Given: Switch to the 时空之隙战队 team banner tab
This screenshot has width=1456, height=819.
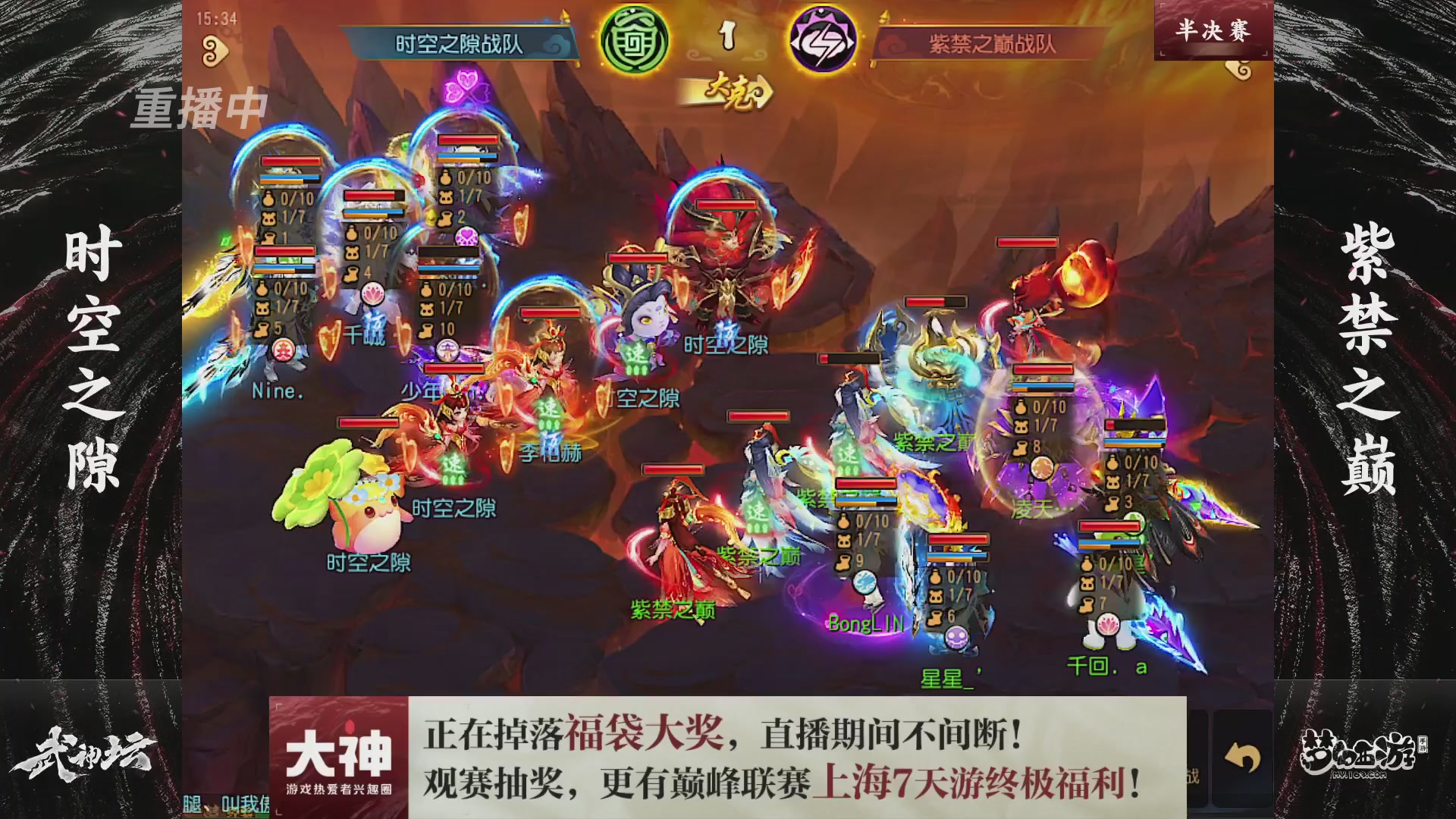Looking at the screenshot, I should tap(463, 42).
